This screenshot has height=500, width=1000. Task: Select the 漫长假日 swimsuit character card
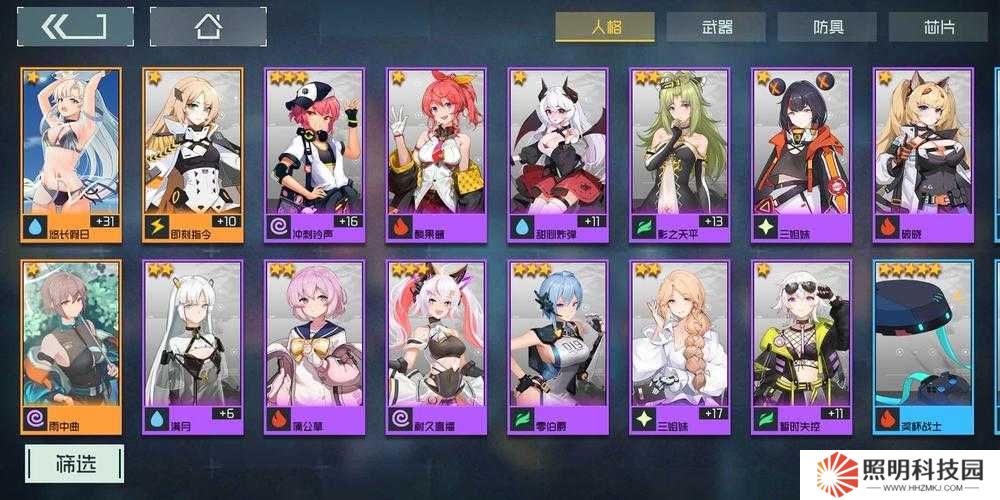tap(71, 155)
